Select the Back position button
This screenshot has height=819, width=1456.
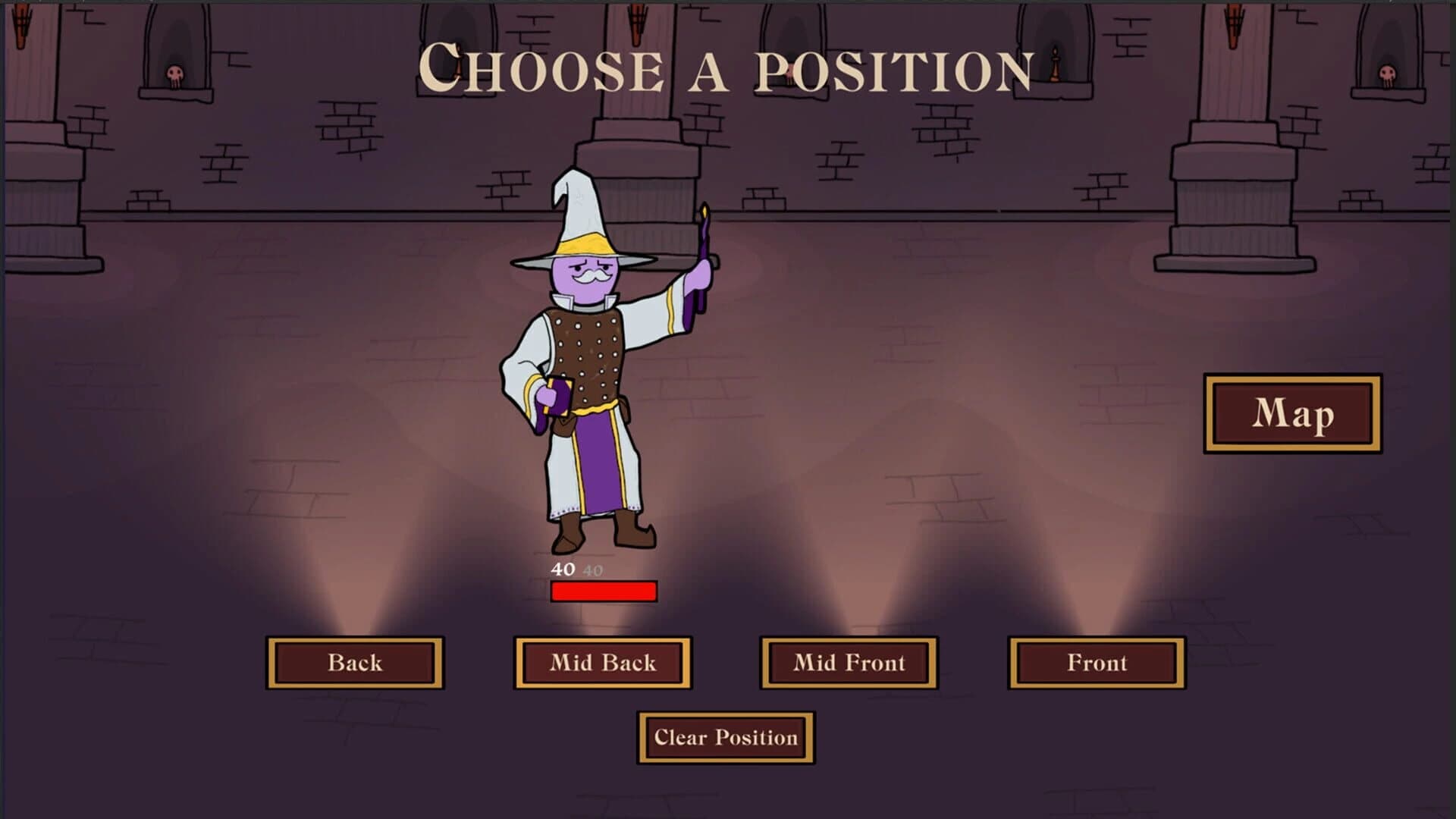coord(355,663)
